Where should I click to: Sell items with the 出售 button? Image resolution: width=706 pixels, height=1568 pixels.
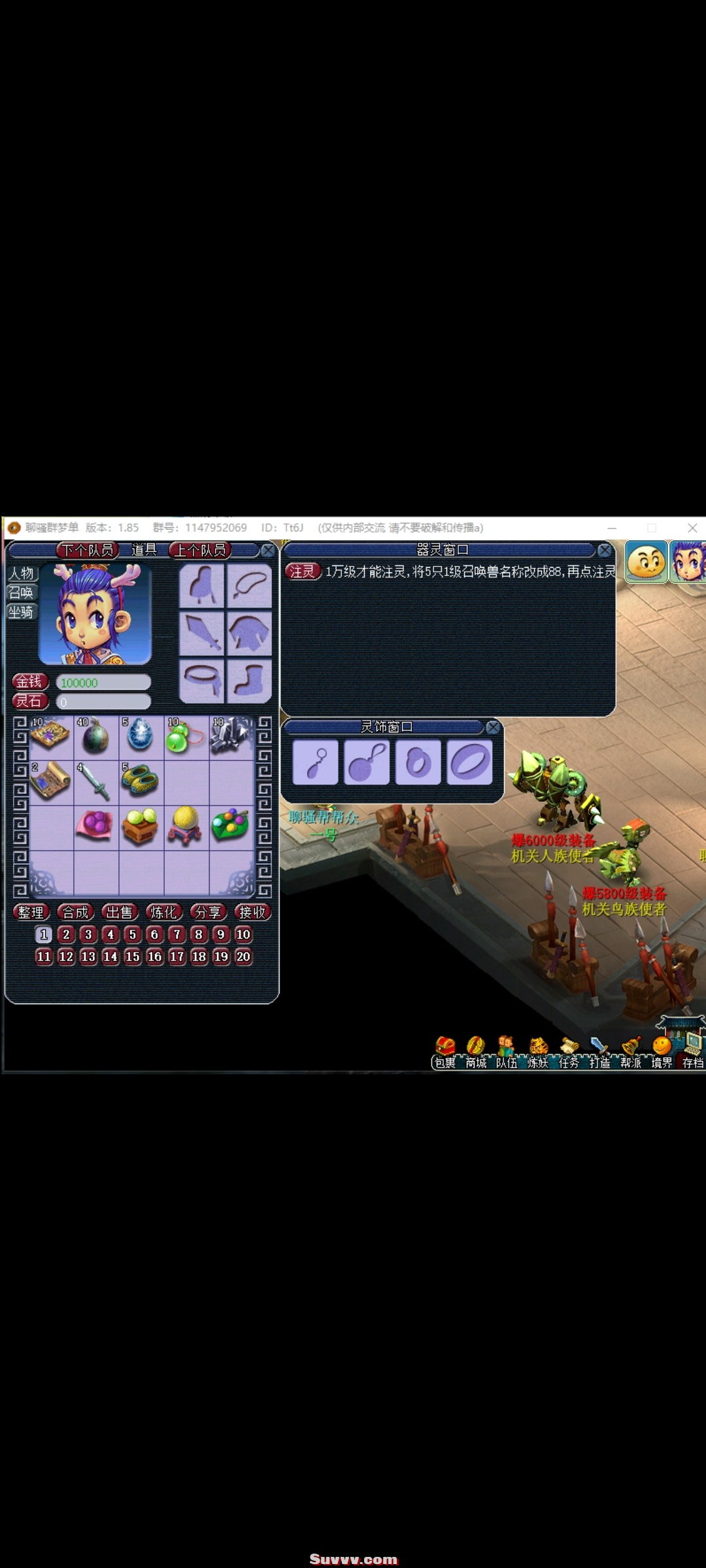pos(120,912)
